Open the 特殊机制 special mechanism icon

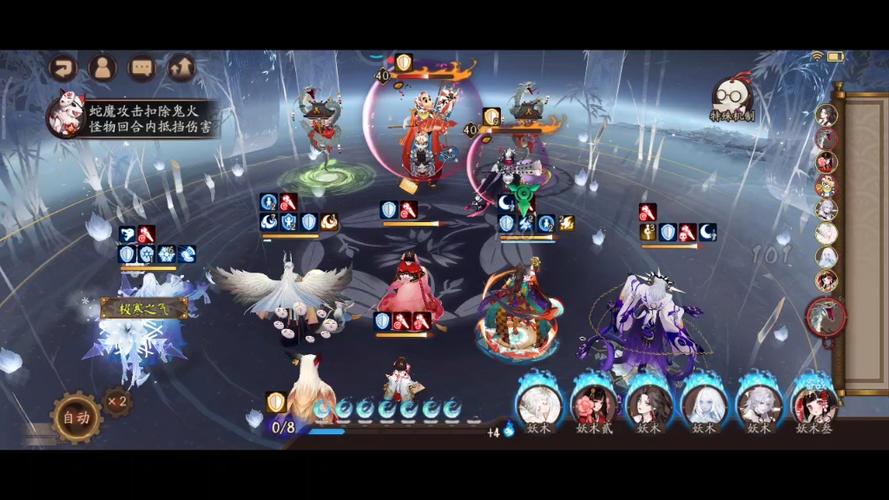coord(732,101)
